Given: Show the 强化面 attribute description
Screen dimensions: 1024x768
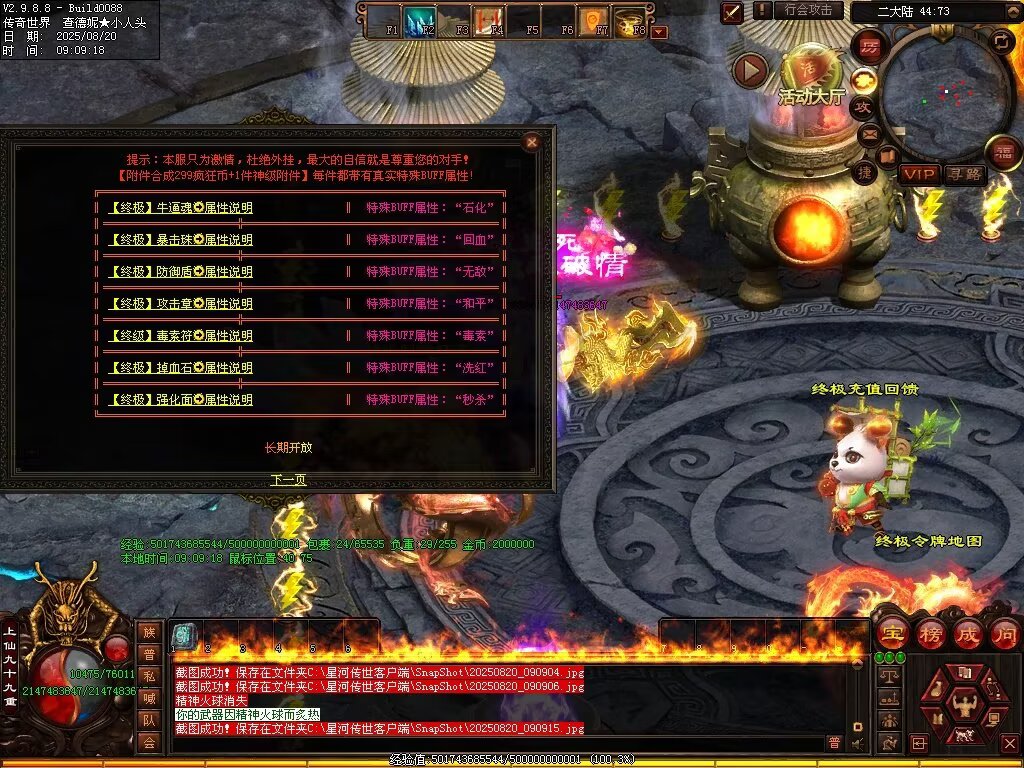Looking at the screenshot, I should pyautogui.click(x=180, y=400).
